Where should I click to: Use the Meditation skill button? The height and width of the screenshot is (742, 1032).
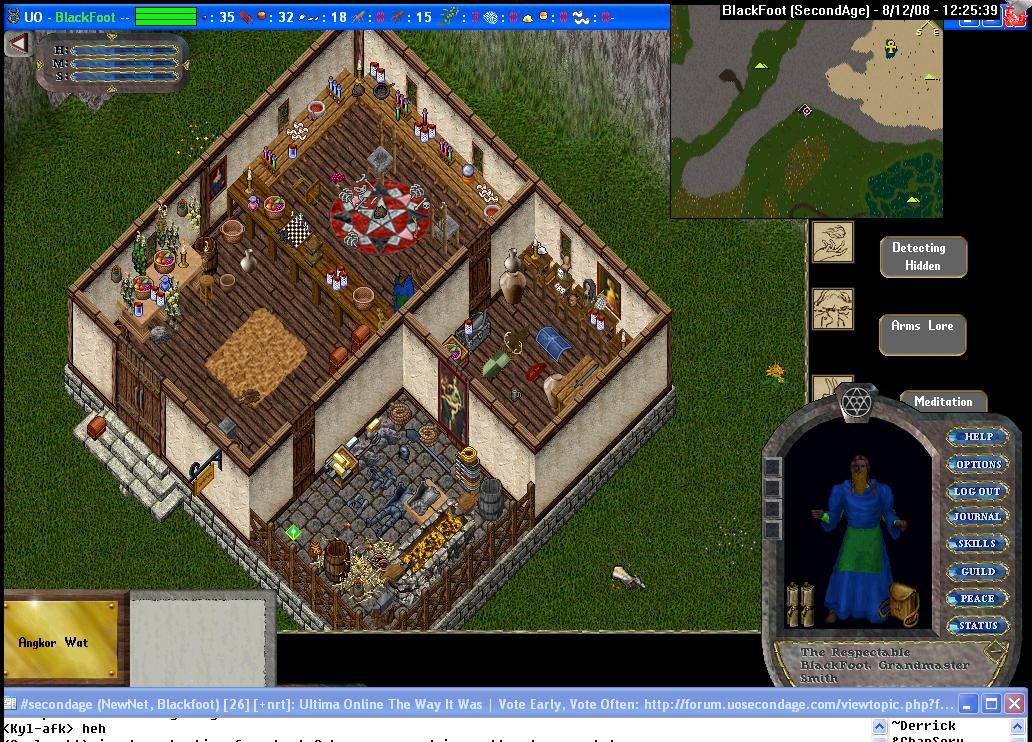click(942, 401)
